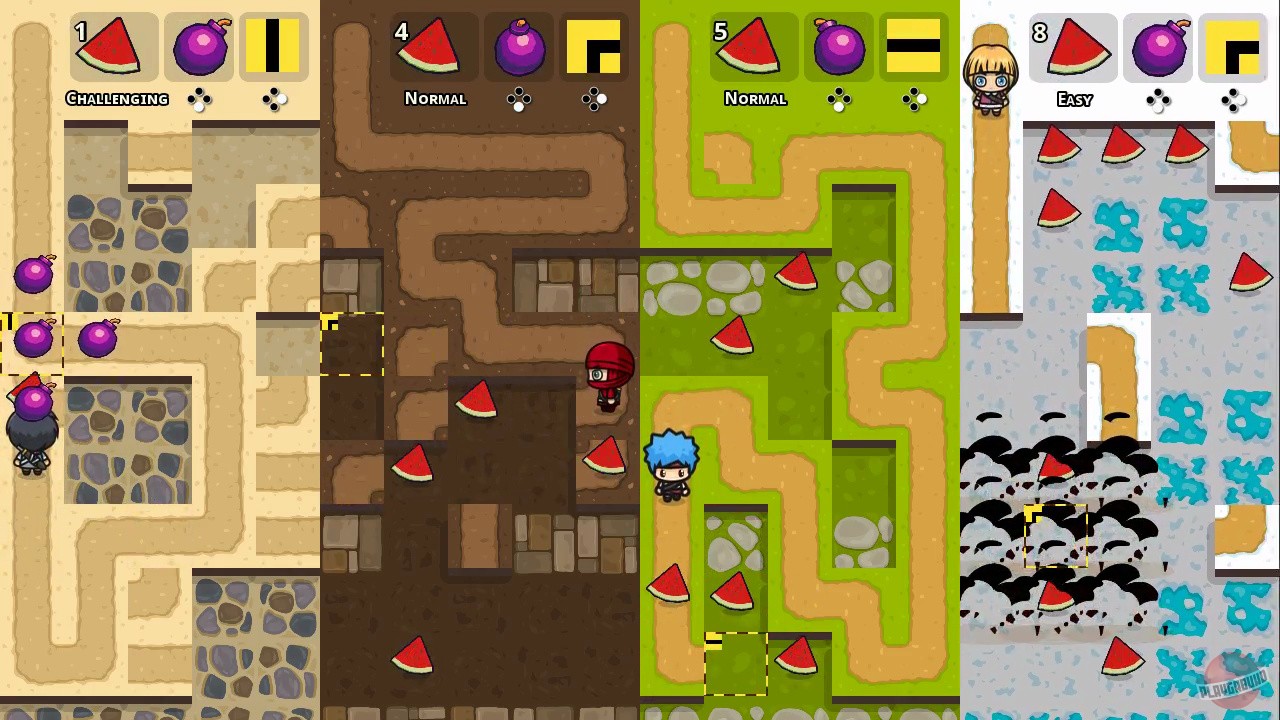Select the bomb icon in the Easy panel
This screenshot has width=1280, height=720.
(x=1158, y=45)
